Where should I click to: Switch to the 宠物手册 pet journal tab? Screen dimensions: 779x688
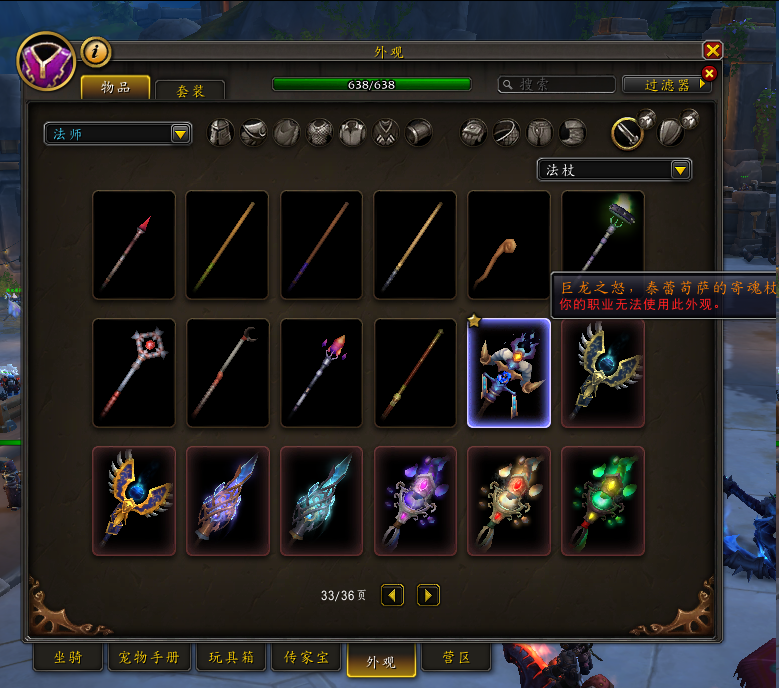[x=149, y=658]
